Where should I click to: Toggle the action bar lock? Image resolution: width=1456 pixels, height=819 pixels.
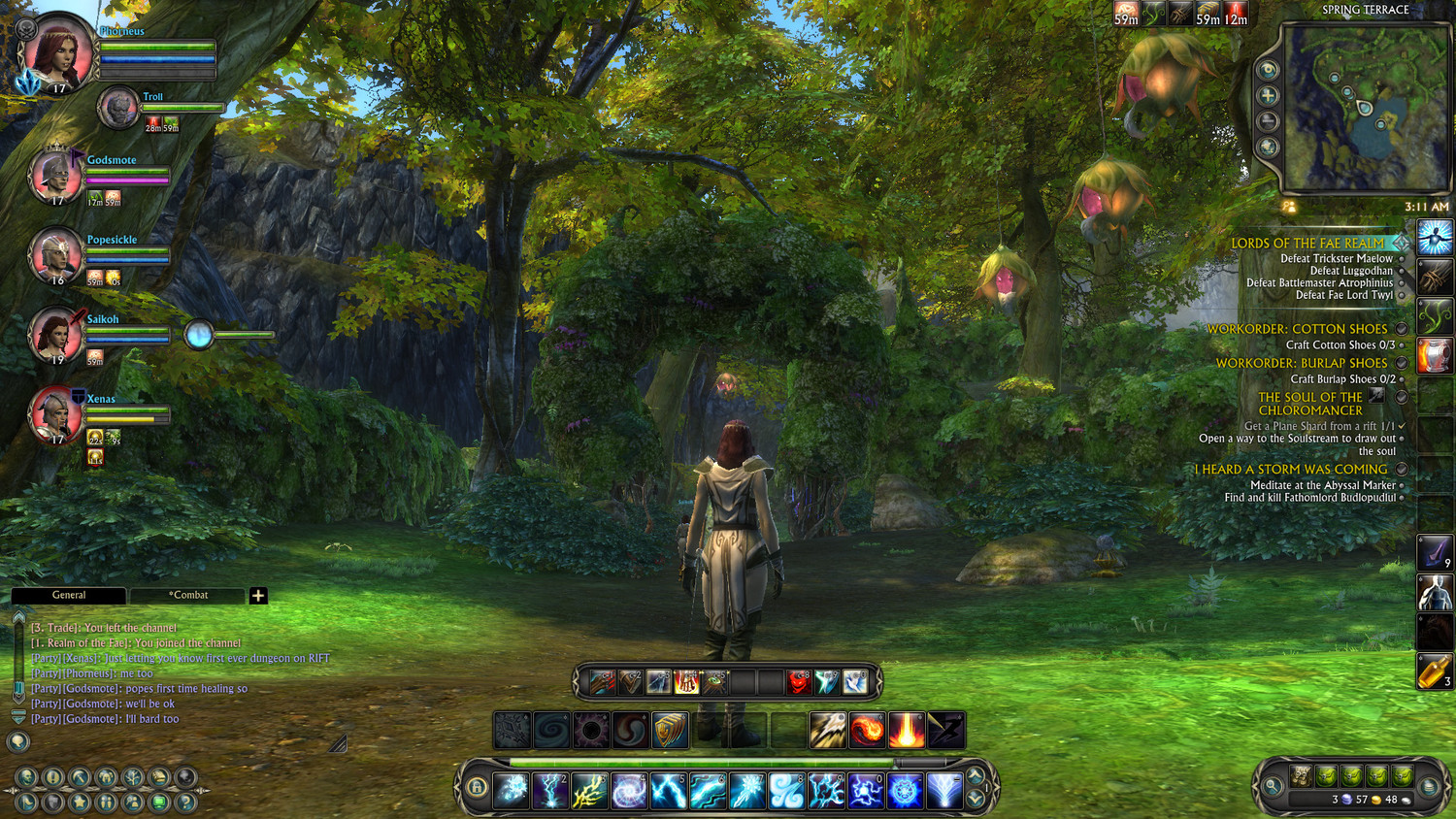[477, 787]
